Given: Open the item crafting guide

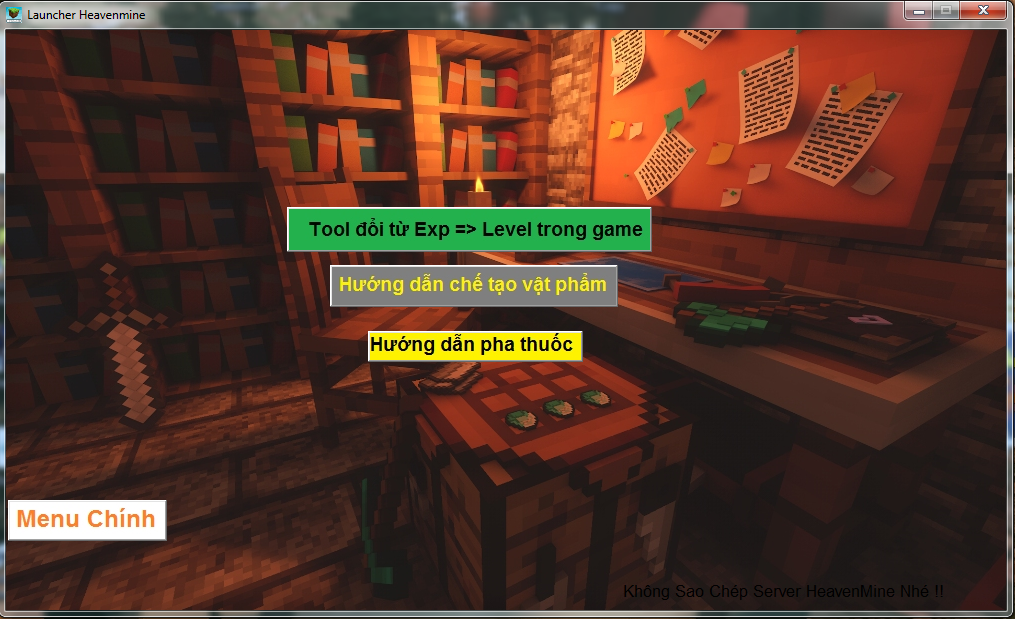Looking at the screenshot, I should click(473, 285).
